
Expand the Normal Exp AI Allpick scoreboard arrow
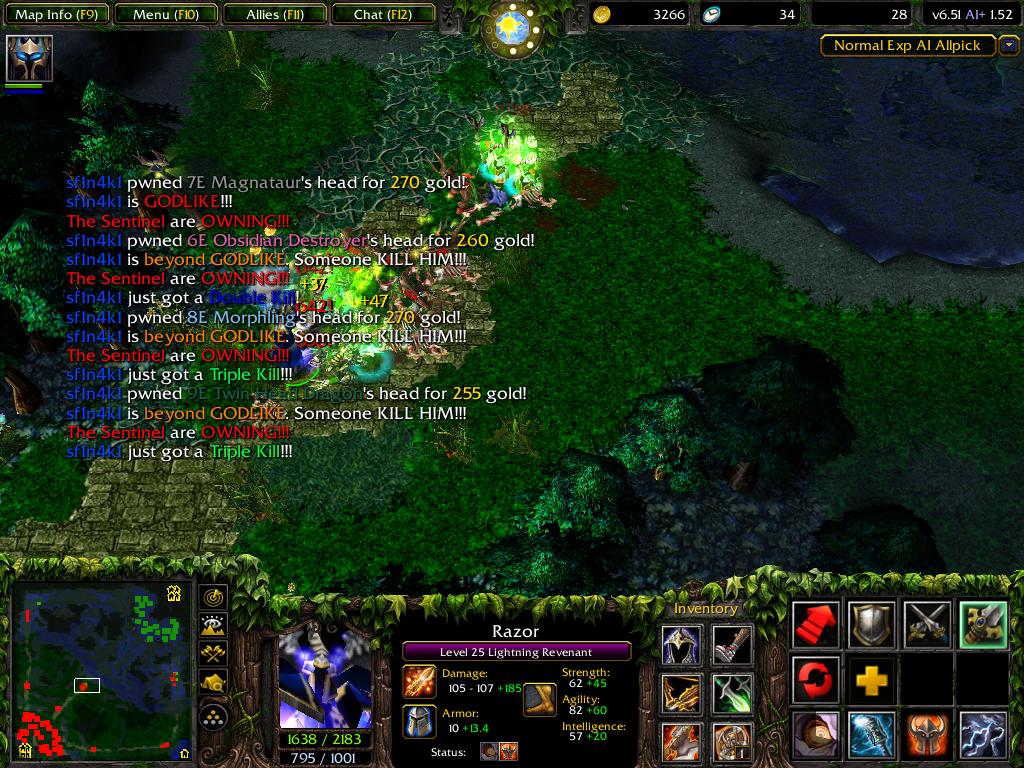[x=1008, y=45]
